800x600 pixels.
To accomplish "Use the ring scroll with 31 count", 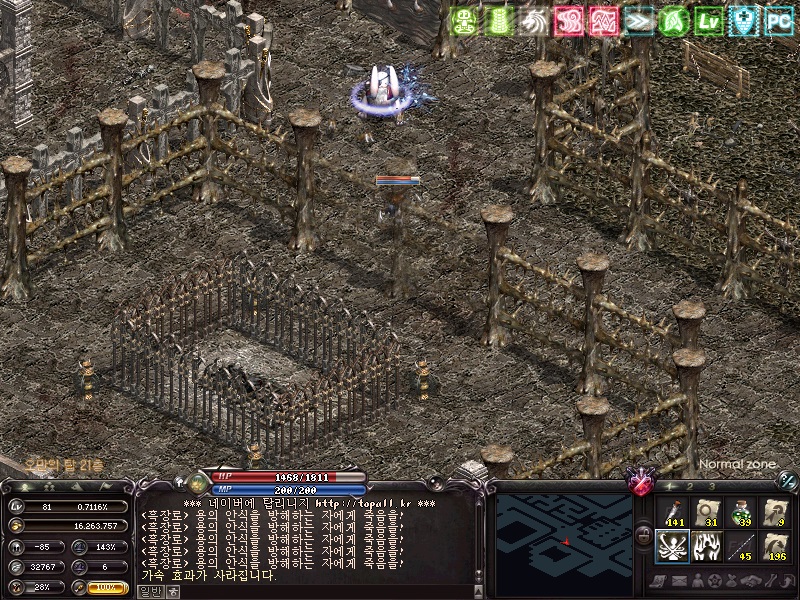I will (706, 512).
